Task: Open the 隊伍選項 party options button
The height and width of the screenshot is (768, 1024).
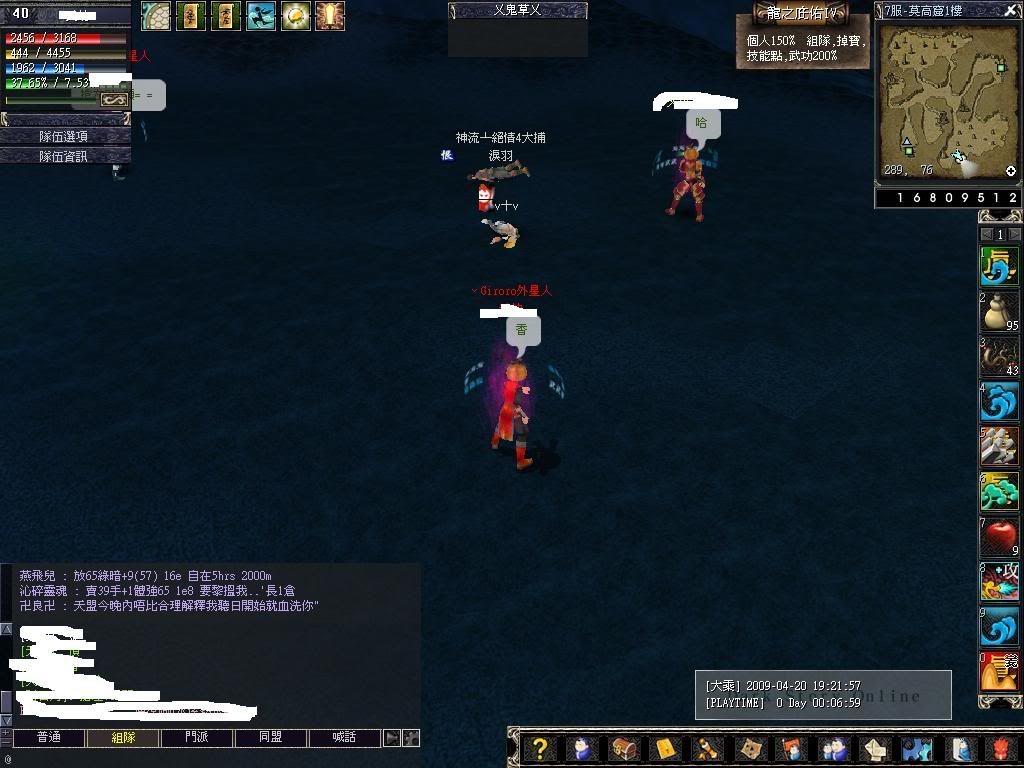Action: (63, 136)
